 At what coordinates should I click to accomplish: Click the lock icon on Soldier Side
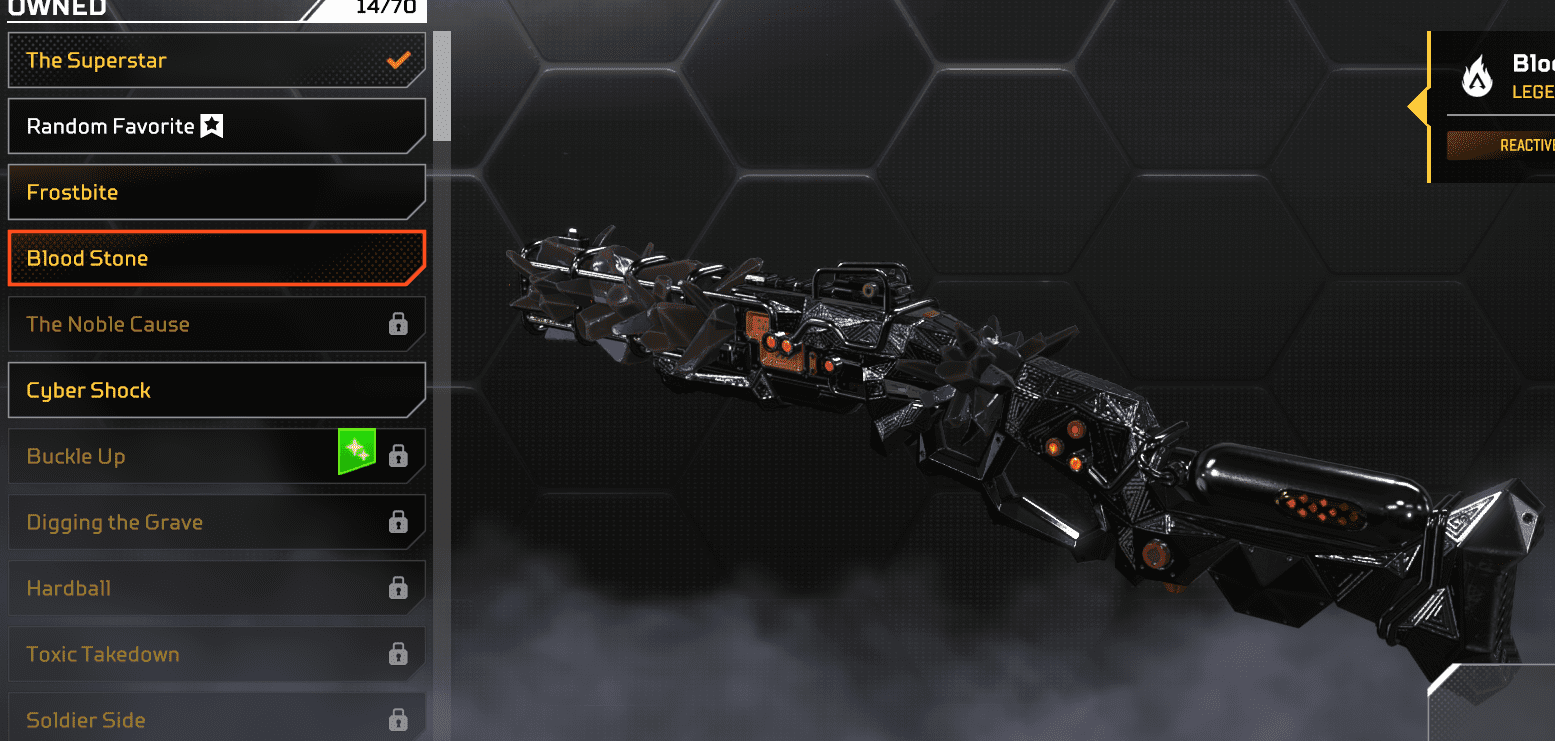click(399, 719)
